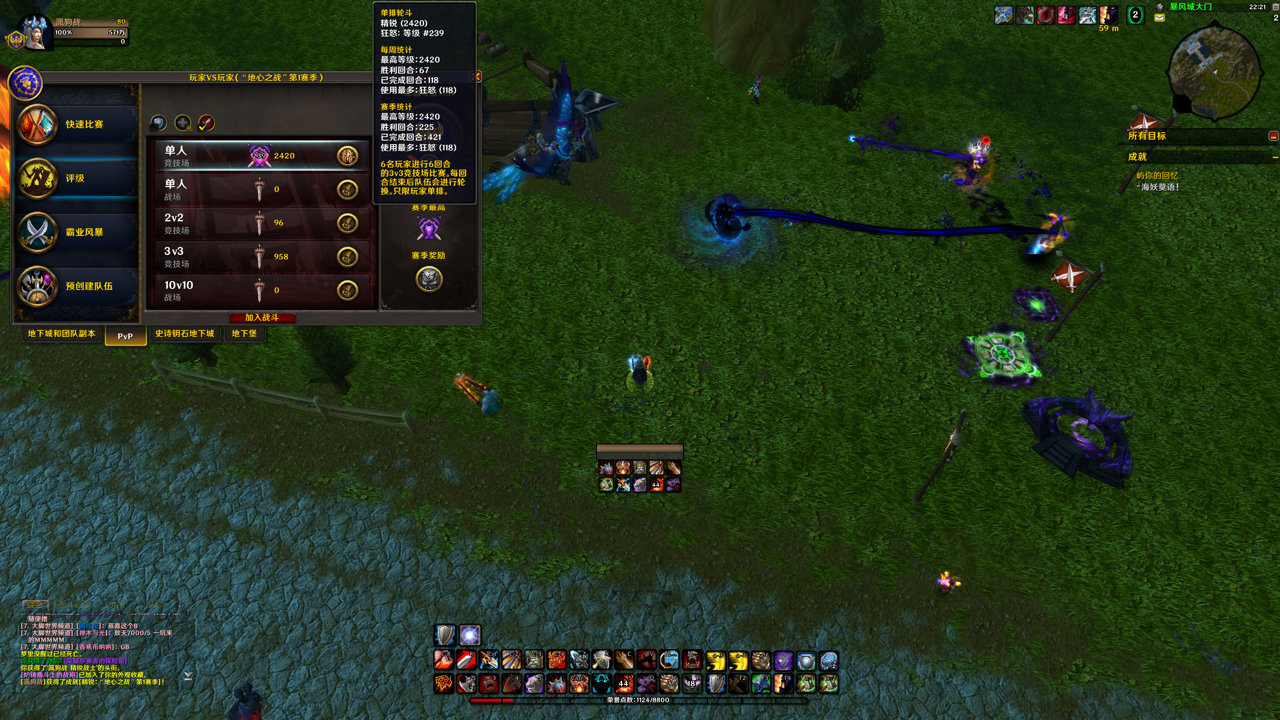
Task: Click the red 加入战斗 join battle button
Action: tap(262, 318)
